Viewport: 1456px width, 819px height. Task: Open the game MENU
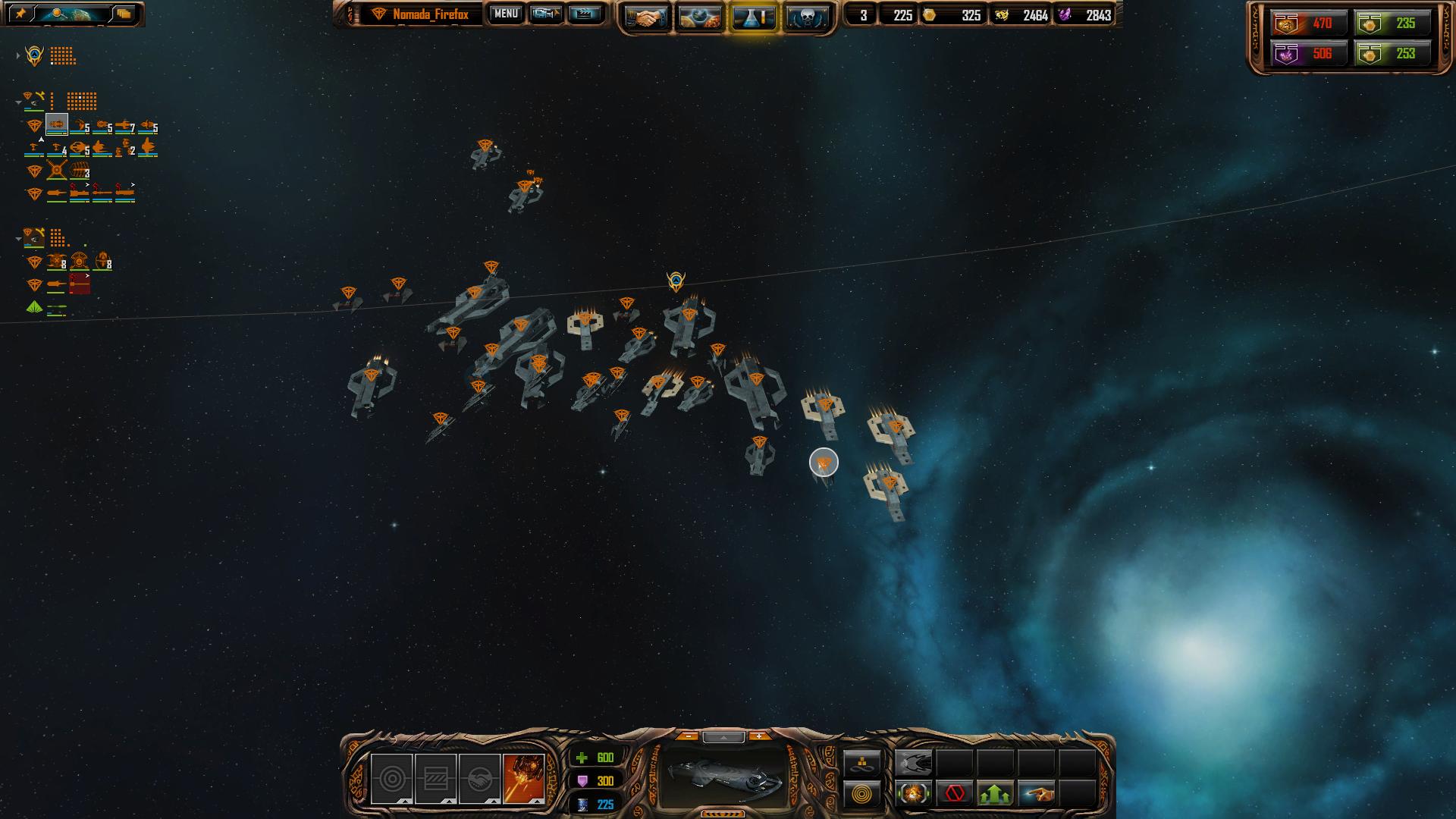coord(506,14)
